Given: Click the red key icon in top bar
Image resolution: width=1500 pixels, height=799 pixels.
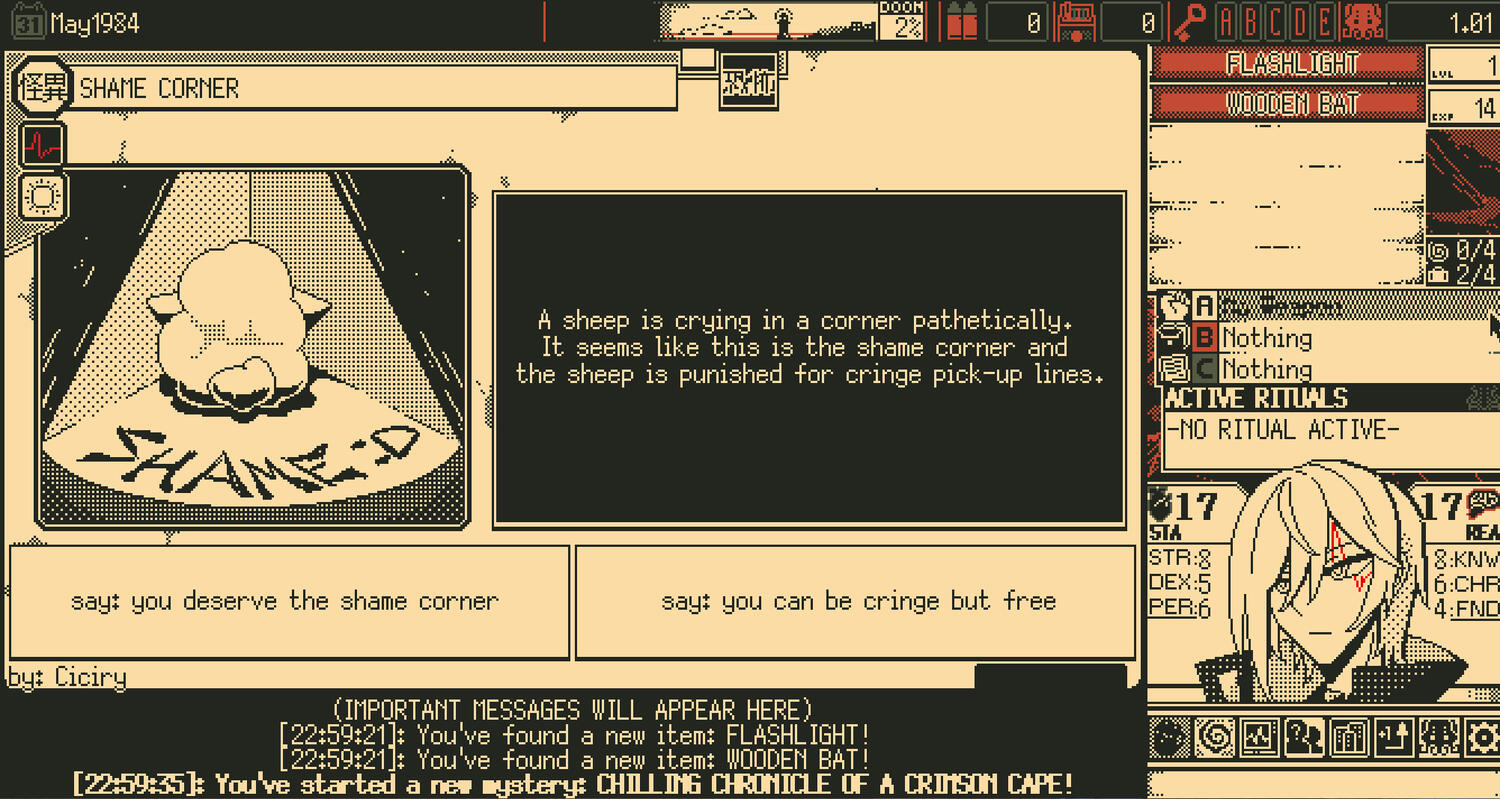Looking at the screenshot, I should tap(1189, 21).
